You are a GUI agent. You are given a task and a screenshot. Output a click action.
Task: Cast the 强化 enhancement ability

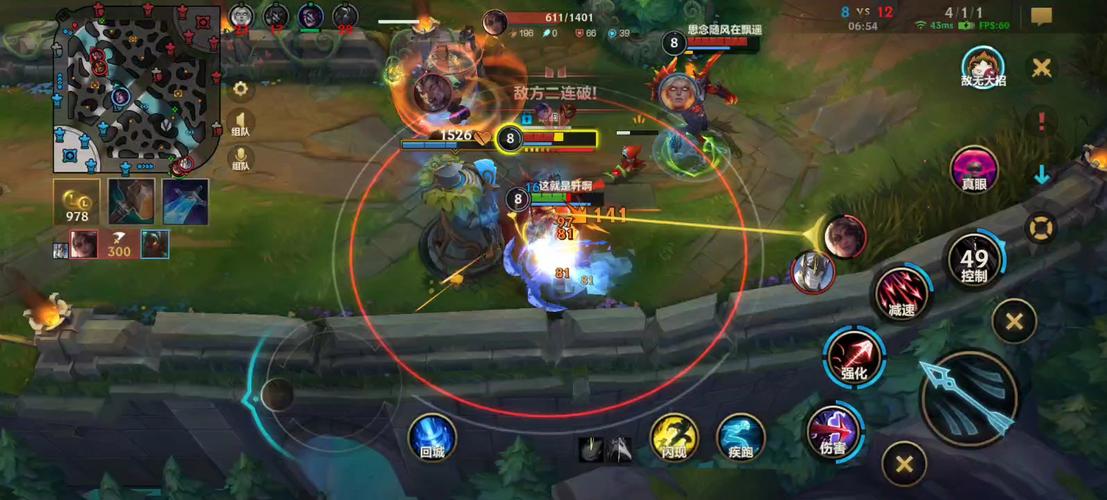(852, 357)
